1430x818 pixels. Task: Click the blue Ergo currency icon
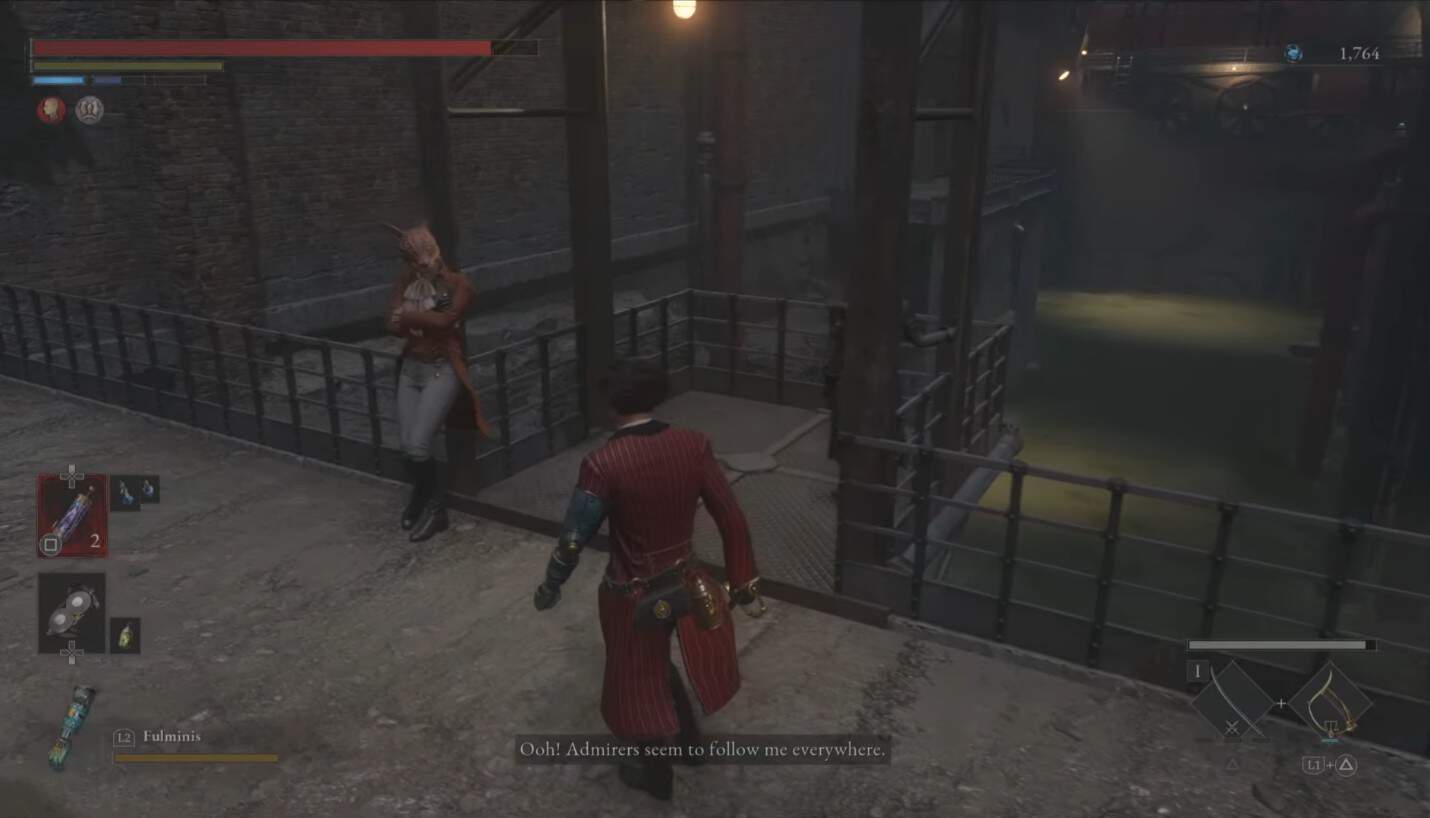tap(1292, 54)
